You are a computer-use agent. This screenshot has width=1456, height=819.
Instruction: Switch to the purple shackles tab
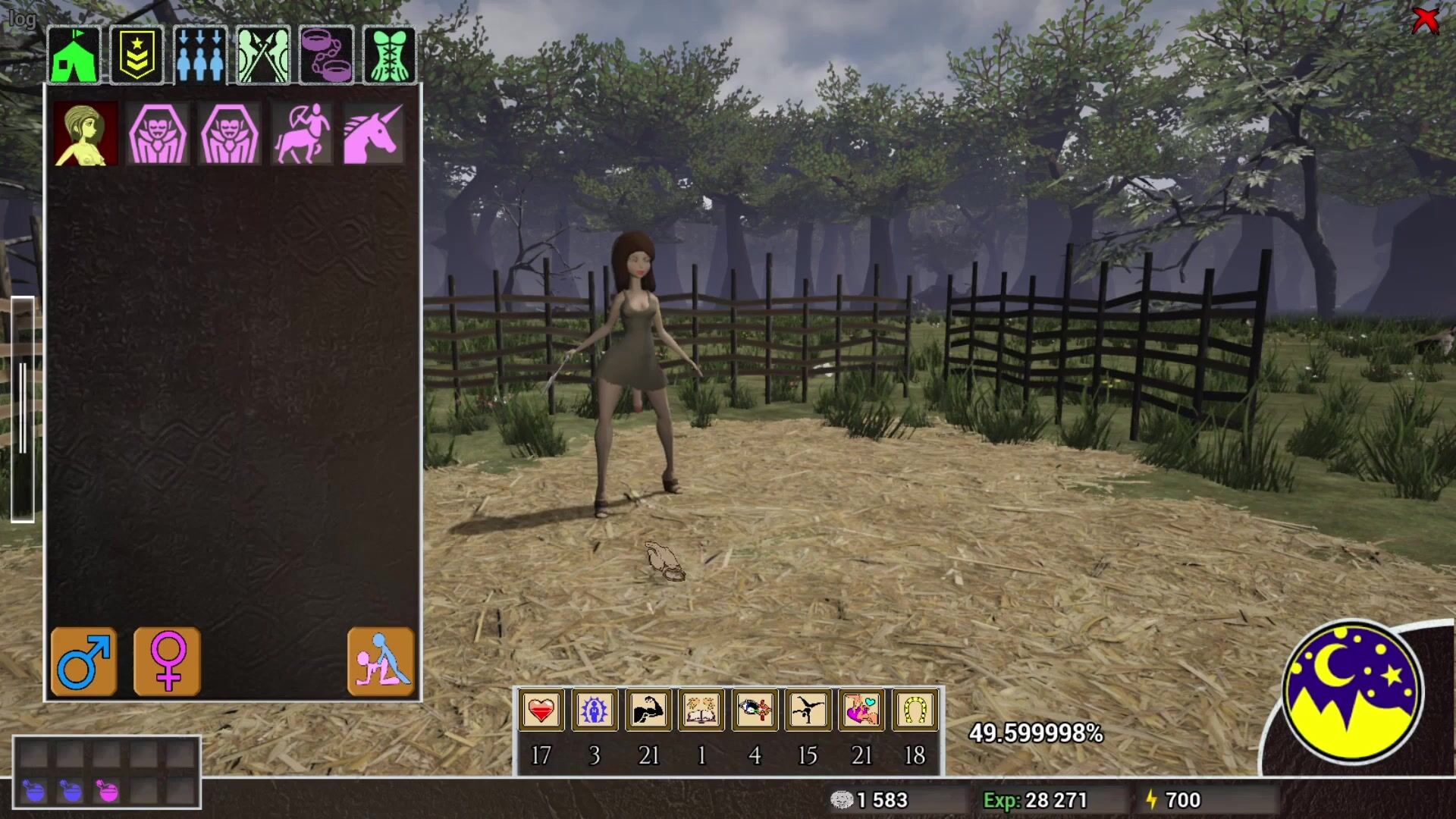(327, 55)
